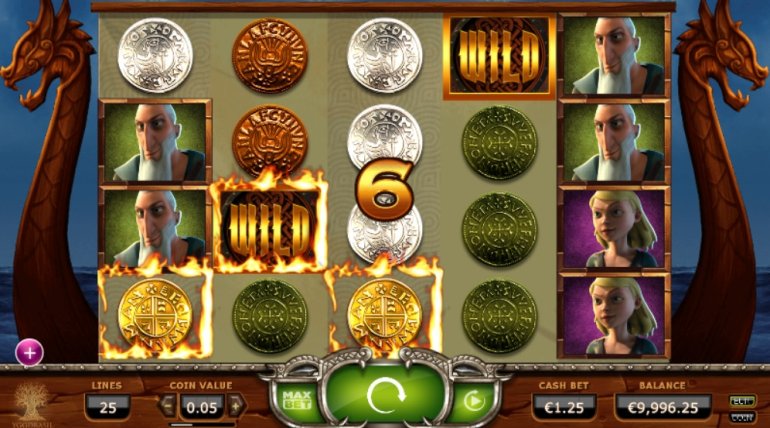This screenshot has height=428, width=770.
Task: Select the EUR currency display button
Action: 742,400
